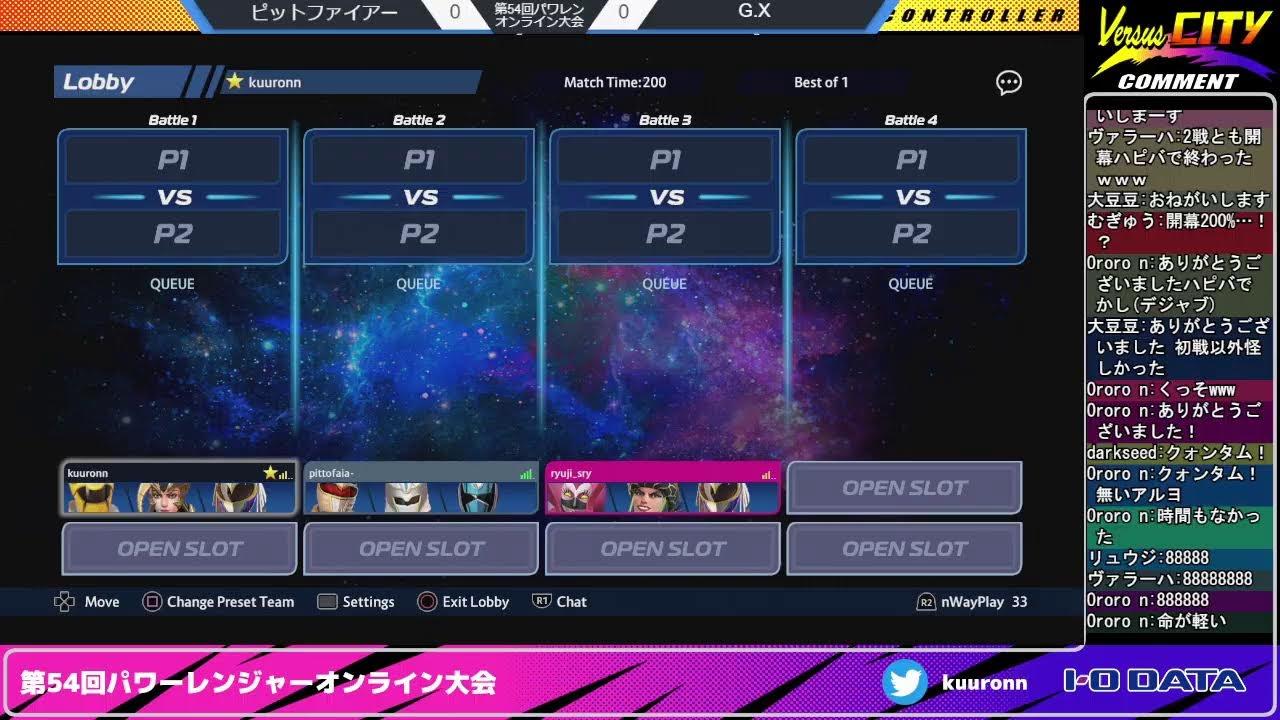
Task: Select pittofaia- player card
Action: pyautogui.click(x=421, y=488)
